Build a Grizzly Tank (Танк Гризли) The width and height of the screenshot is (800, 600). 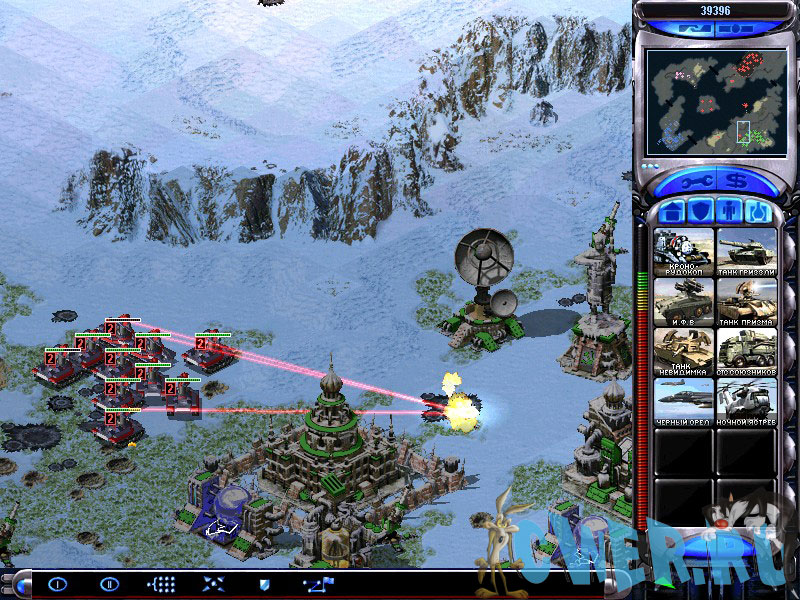[x=746, y=252]
